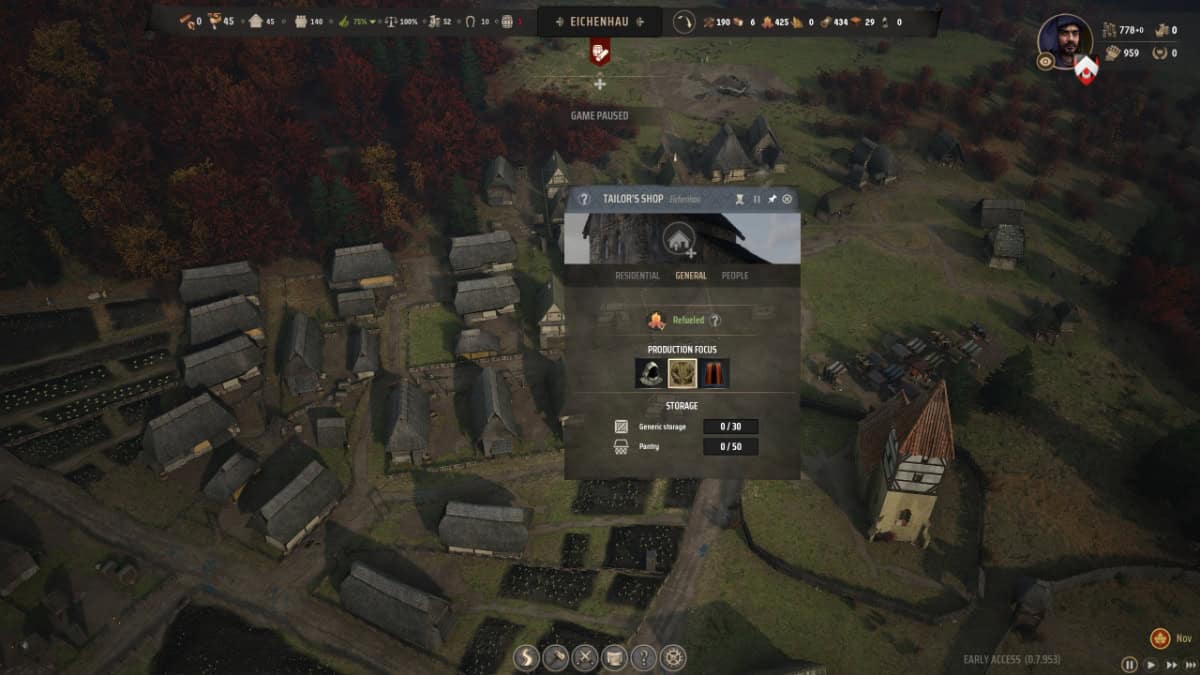The image size is (1200, 675).
Task: Open the help question mark menu
Action: pos(644,657)
